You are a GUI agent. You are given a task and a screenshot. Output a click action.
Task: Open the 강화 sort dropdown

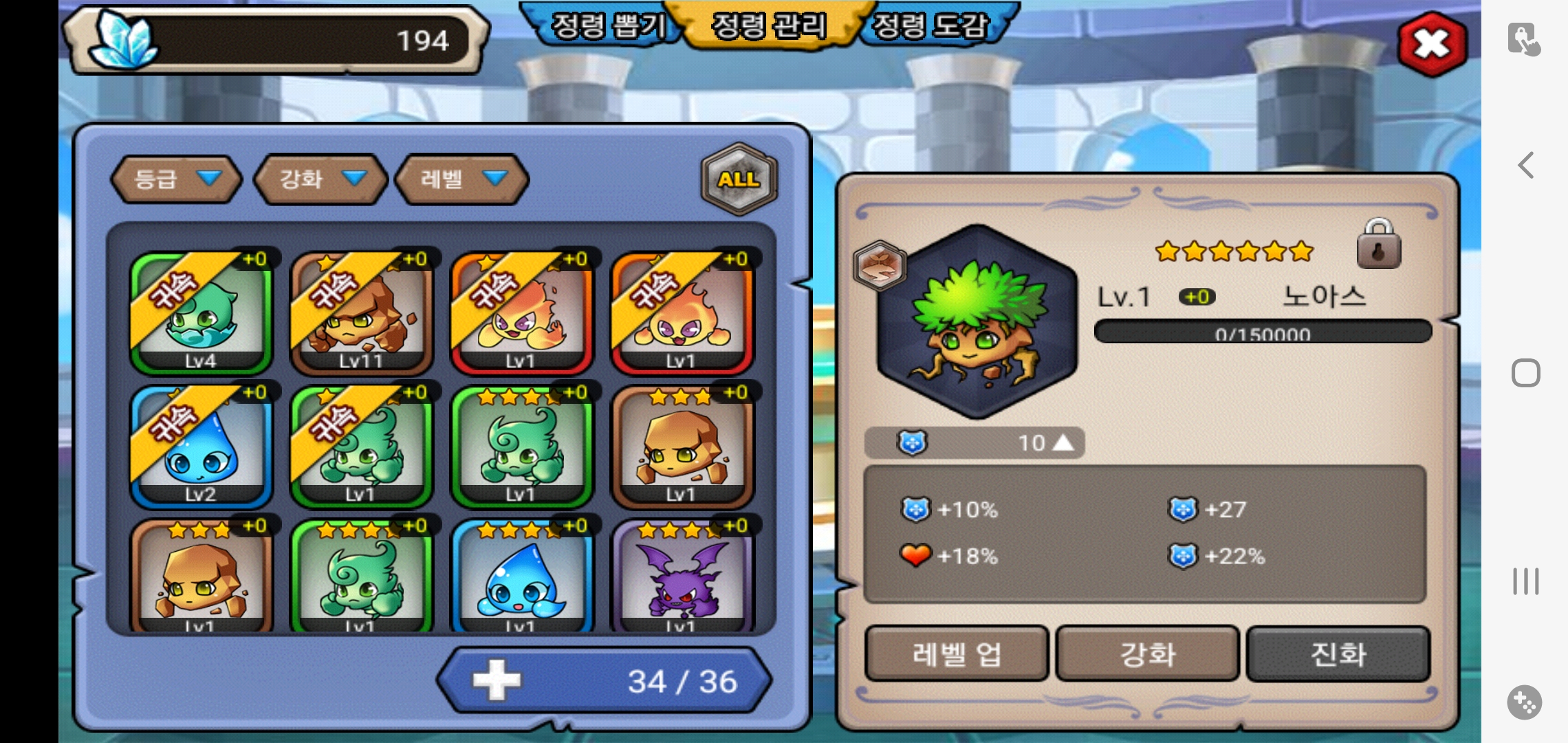coord(320,180)
